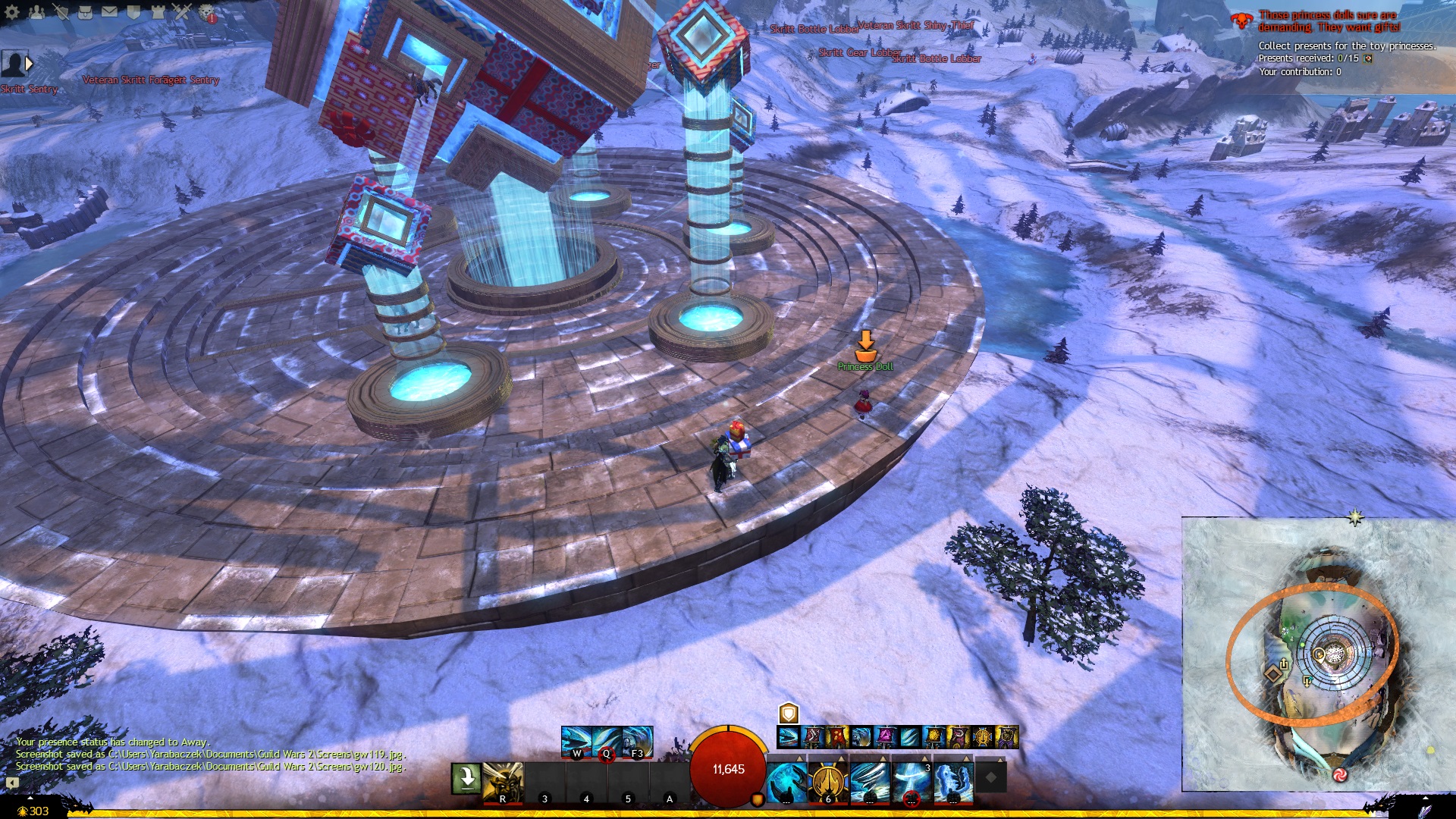Activate the blue frost figure elite skill
The image size is (1456, 819).
952,782
